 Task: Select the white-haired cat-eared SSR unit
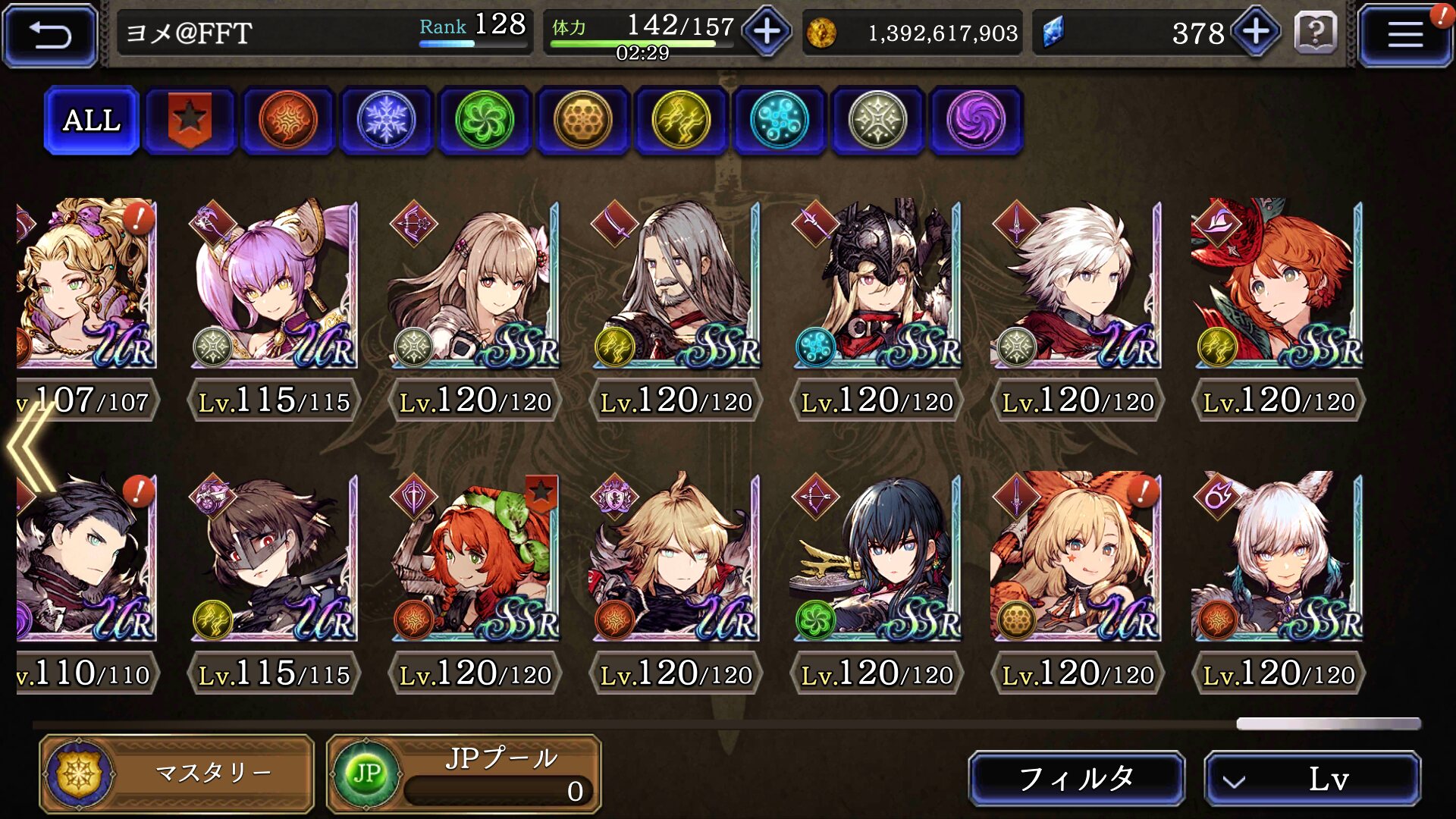coord(1279,557)
